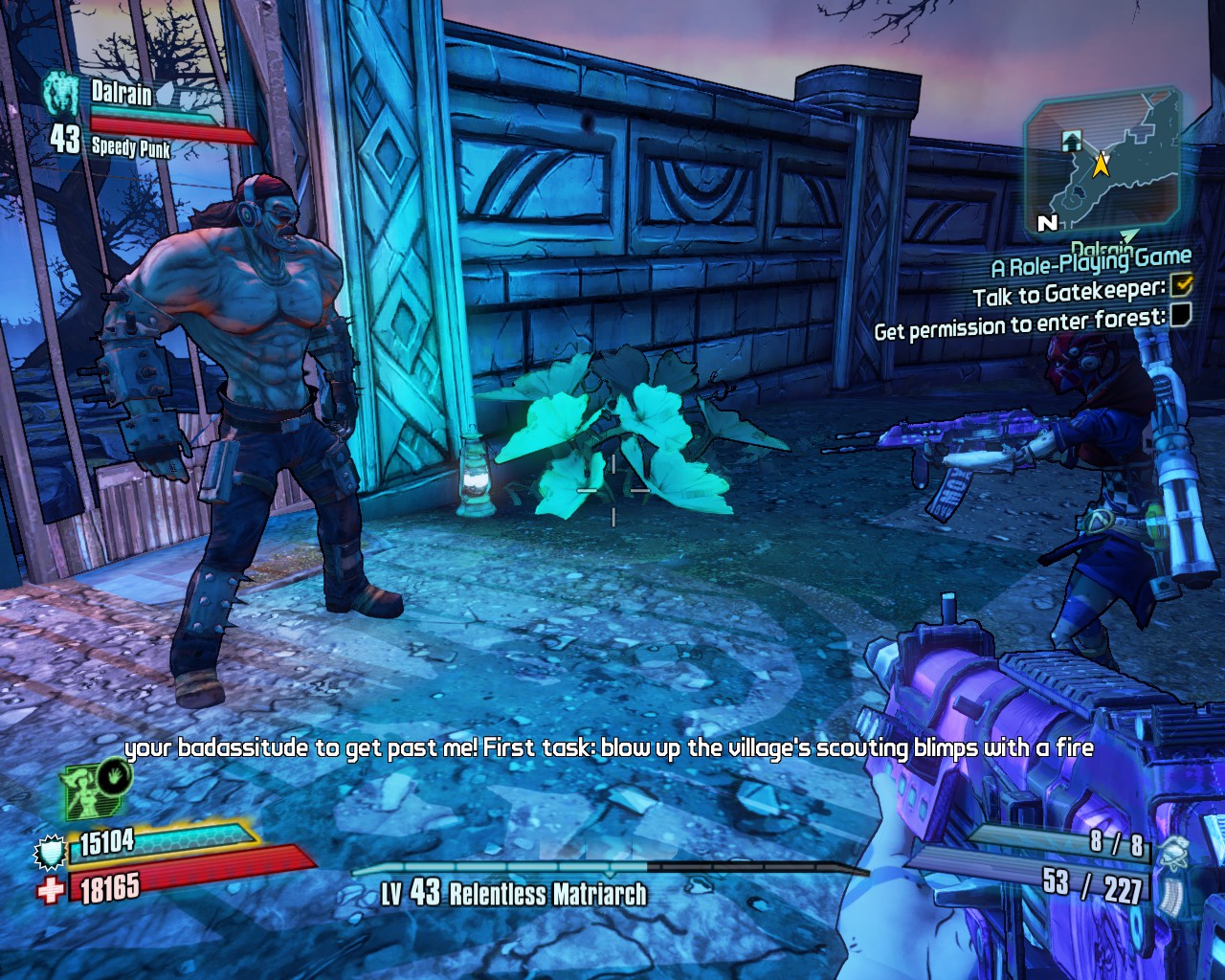Click the checked 'Talk to Gatekeeper' objective box
This screenshot has height=980, width=1225.
(x=1182, y=284)
